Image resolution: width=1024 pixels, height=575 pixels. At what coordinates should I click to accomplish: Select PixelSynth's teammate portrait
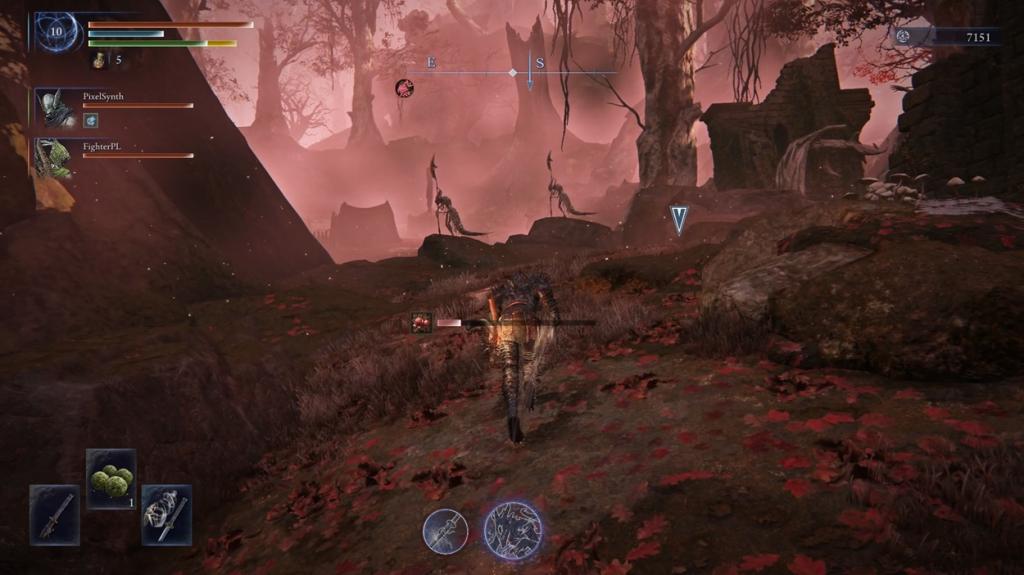57,107
